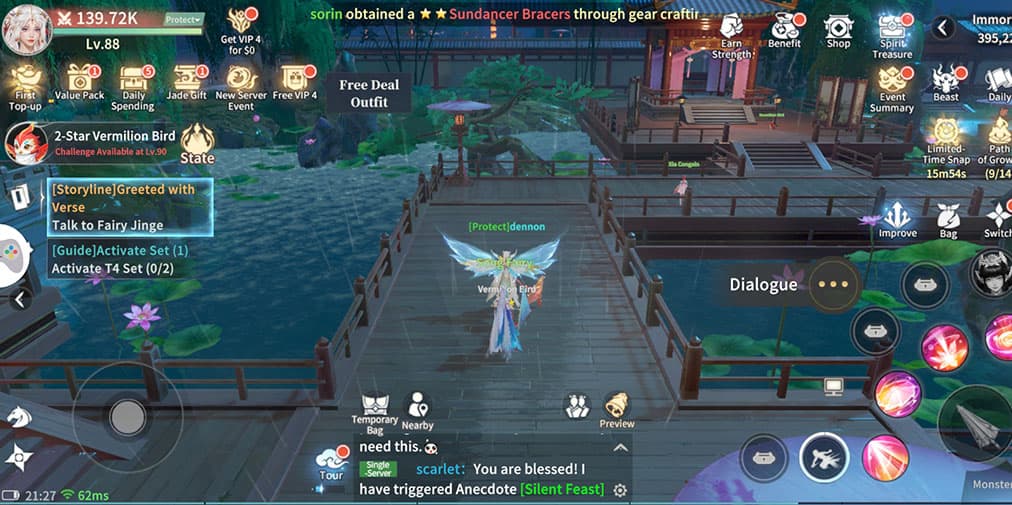View the Event Summary
Image resolution: width=1012 pixels, height=505 pixels.
pyautogui.click(x=891, y=90)
